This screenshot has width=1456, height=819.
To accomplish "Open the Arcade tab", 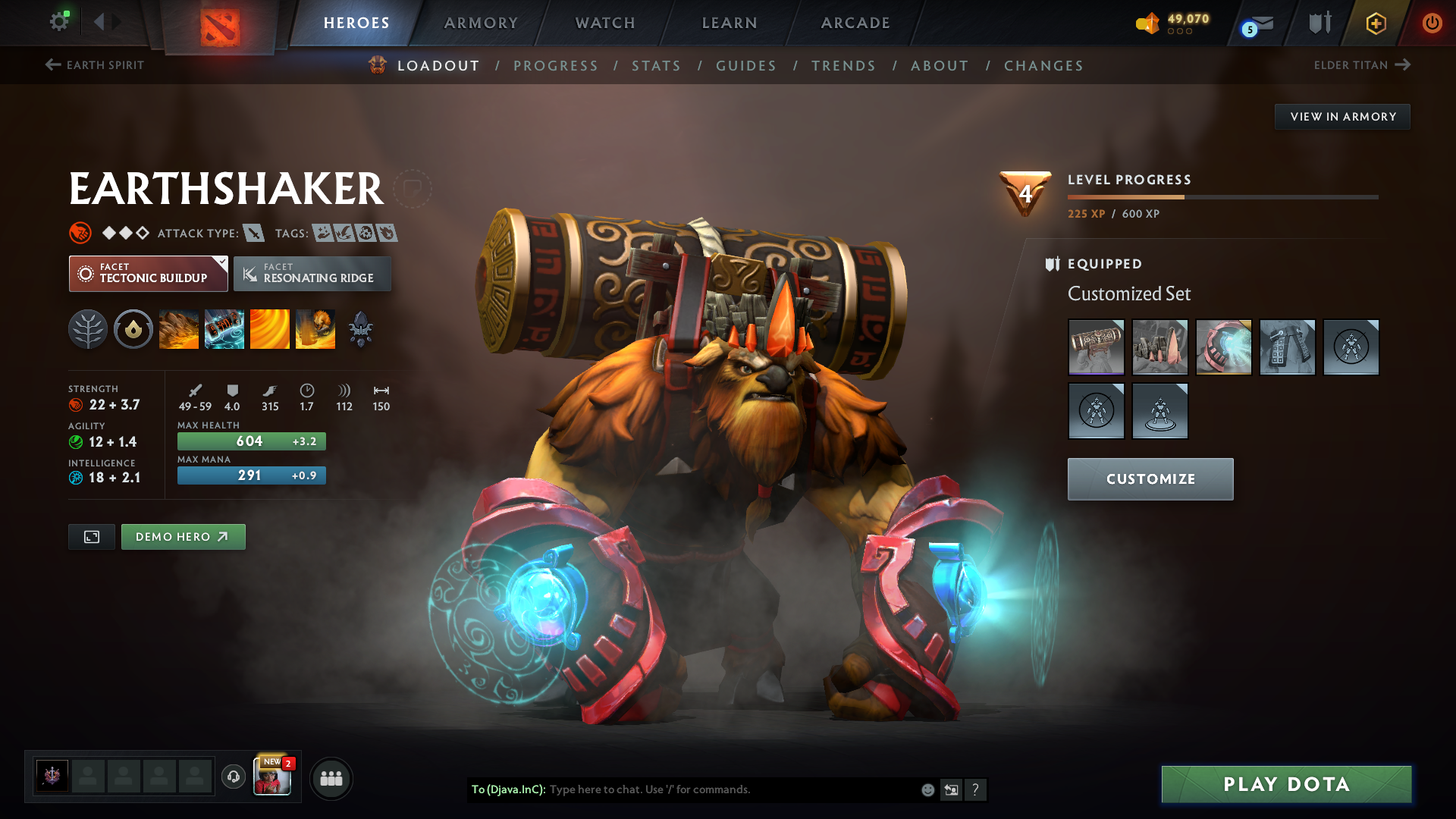I will click(855, 23).
